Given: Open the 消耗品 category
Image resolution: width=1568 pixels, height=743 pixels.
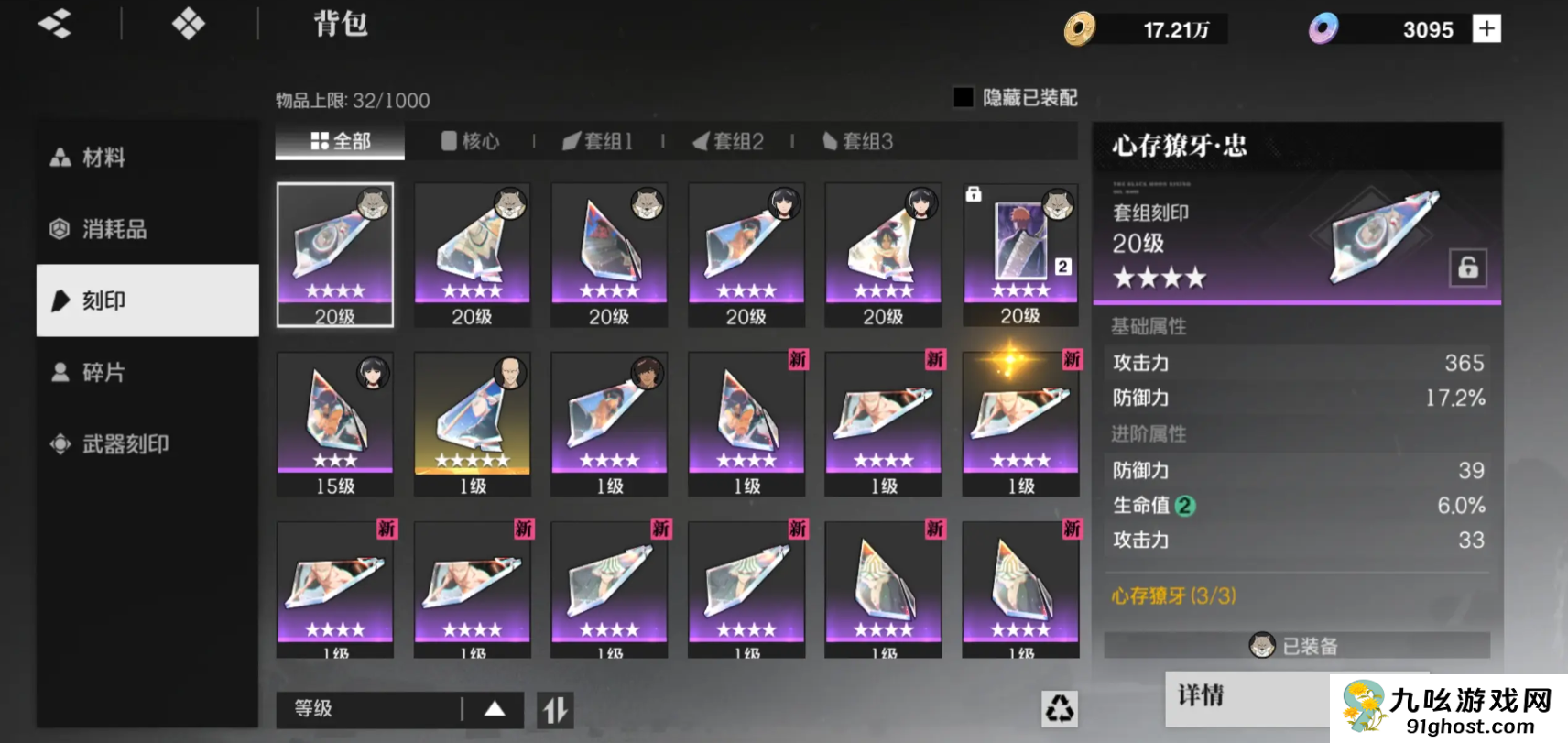Looking at the screenshot, I should point(58,229).
